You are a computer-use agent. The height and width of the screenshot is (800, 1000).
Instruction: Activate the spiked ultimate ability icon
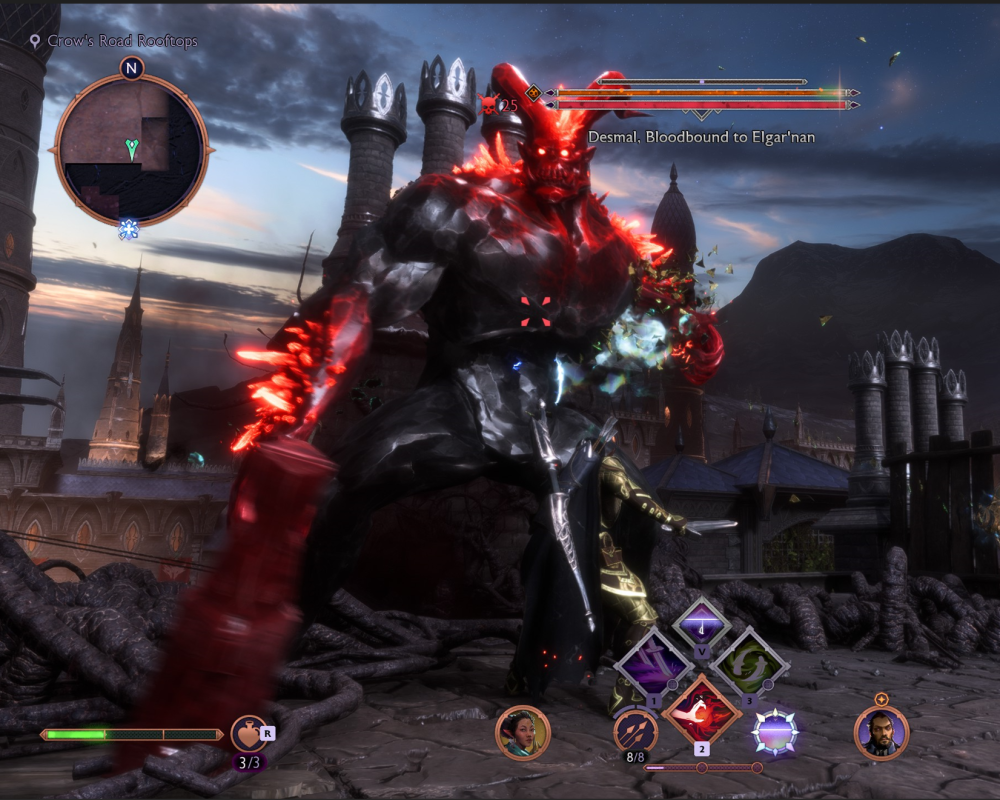(774, 733)
